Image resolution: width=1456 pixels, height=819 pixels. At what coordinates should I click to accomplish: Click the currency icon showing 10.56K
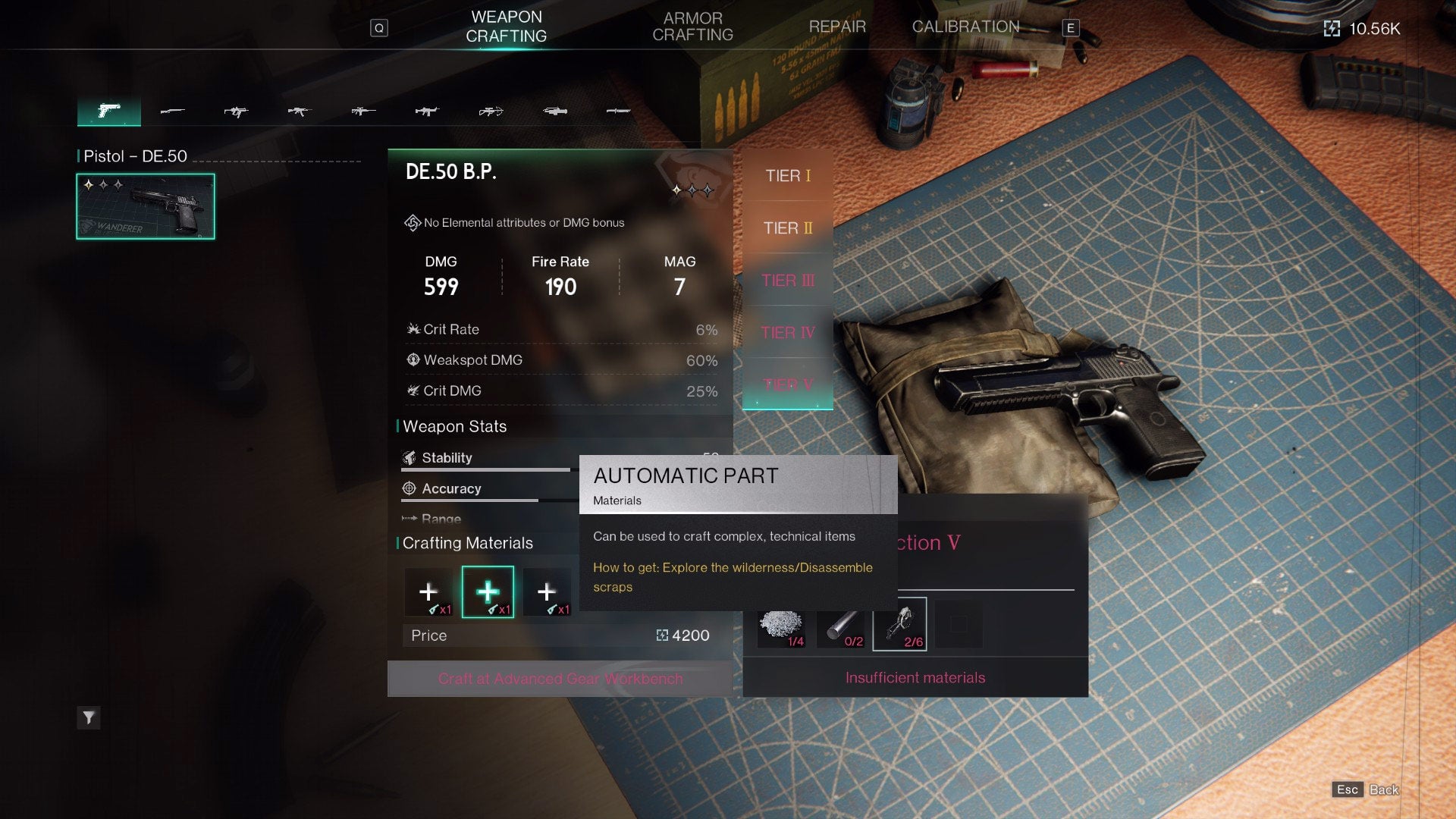[1332, 27]
